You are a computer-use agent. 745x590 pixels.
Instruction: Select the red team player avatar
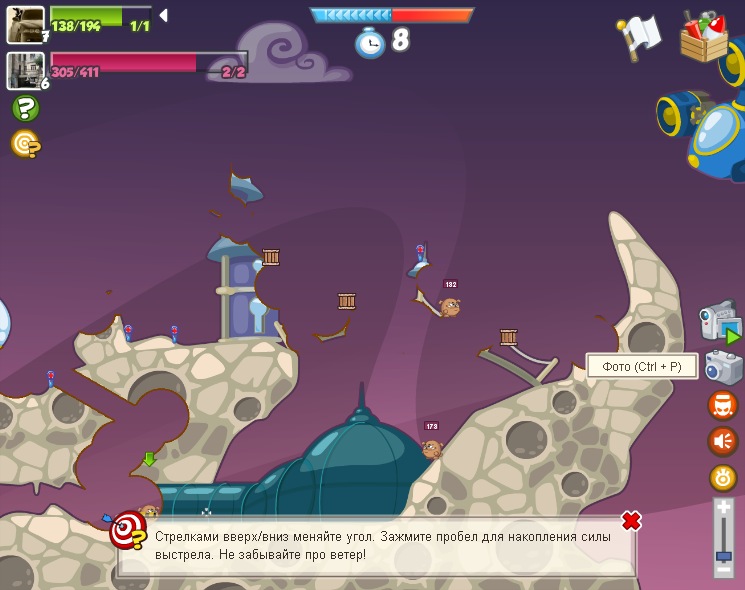[25, 70]
